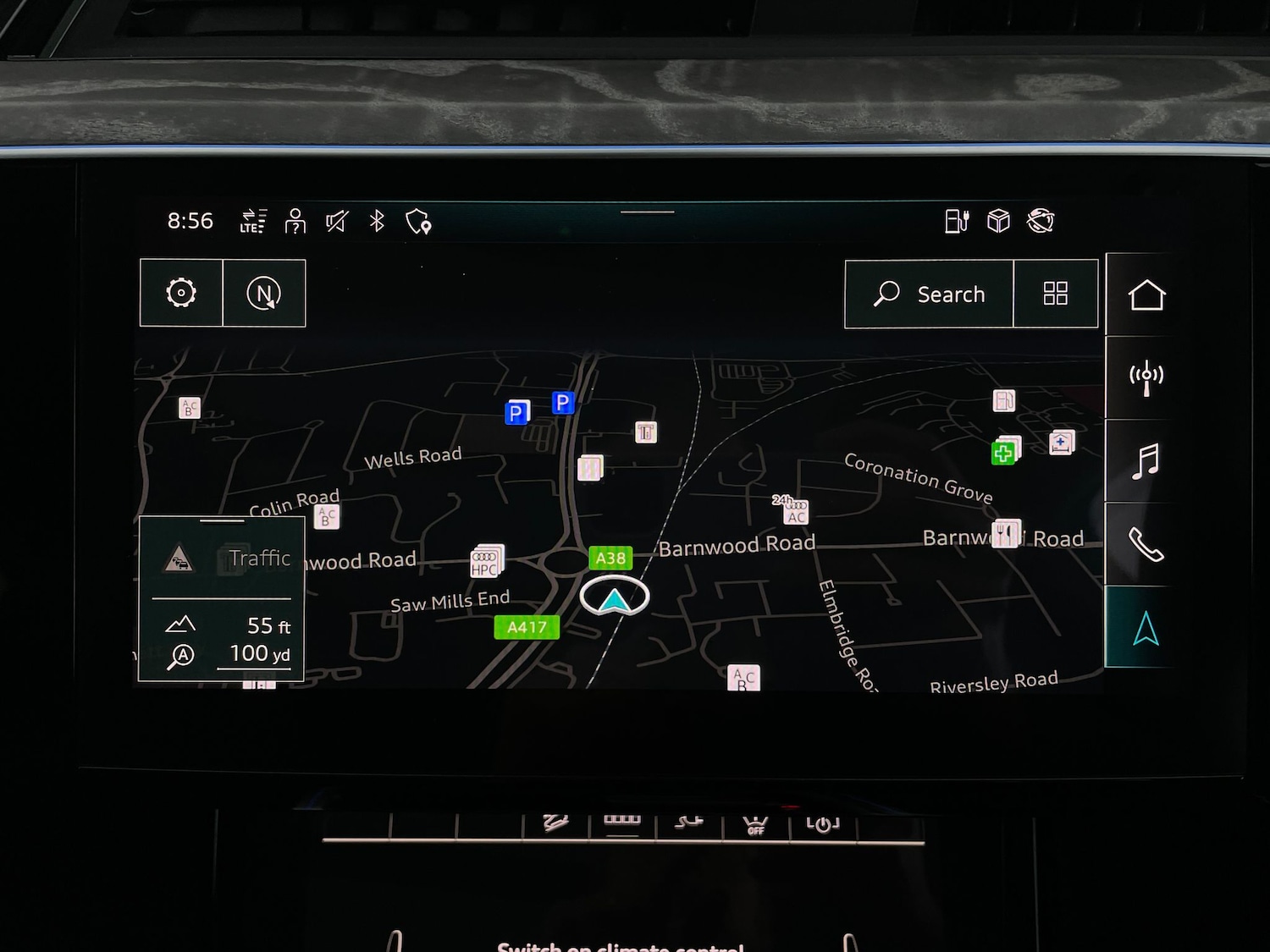This screenshot has width=1270, height=952.
Task: Tap the Search field button
Action: (929, 294)
